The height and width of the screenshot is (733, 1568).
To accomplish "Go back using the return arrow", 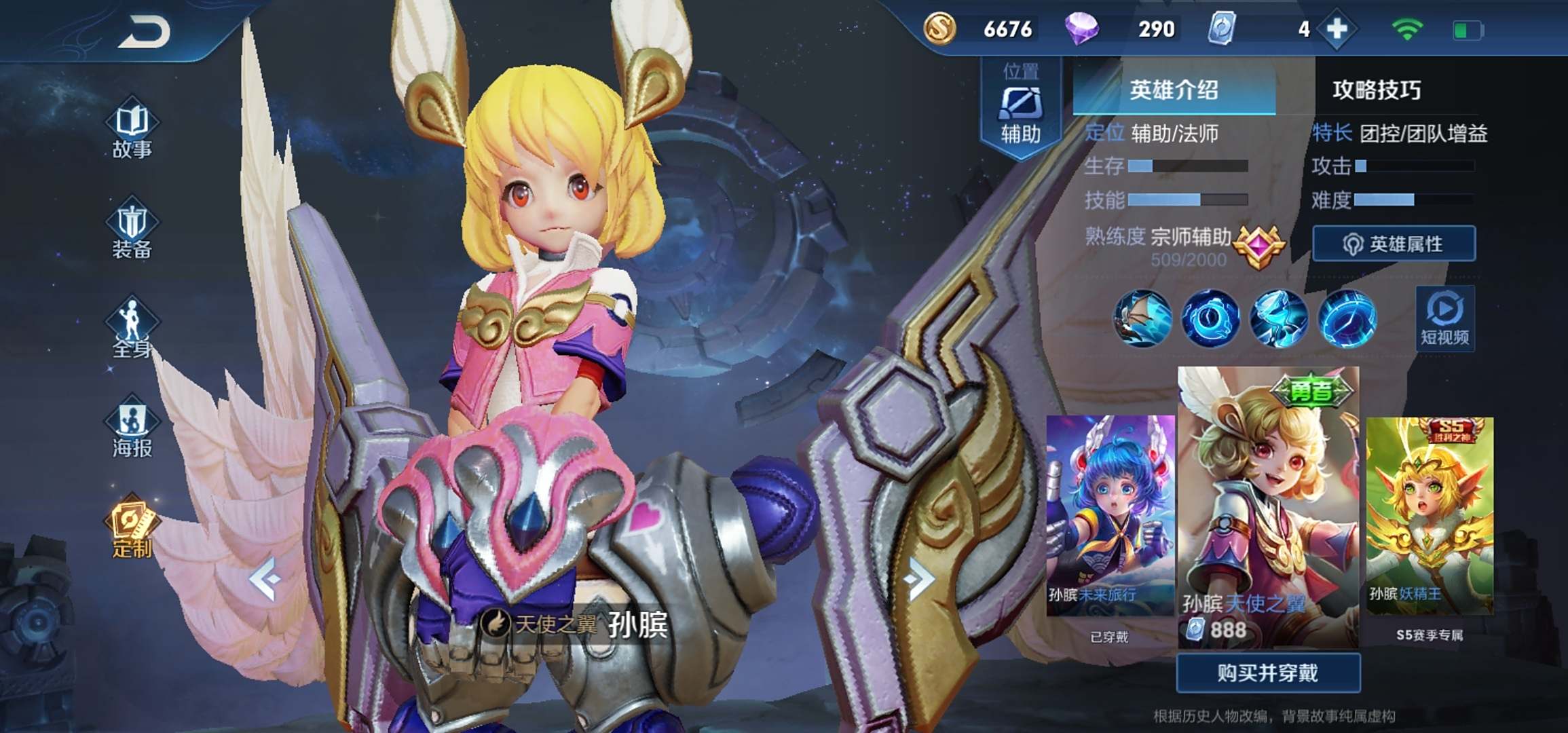I will coord(144,32).
